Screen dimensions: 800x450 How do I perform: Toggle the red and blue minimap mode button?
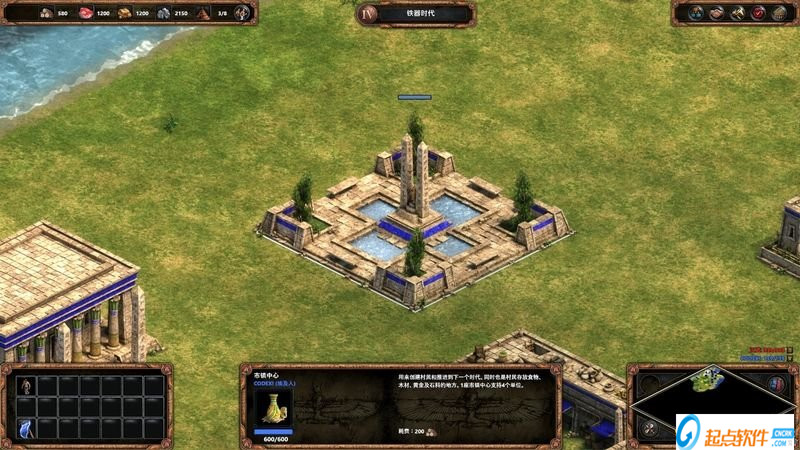pyautogui.click(x=775, y=383)
